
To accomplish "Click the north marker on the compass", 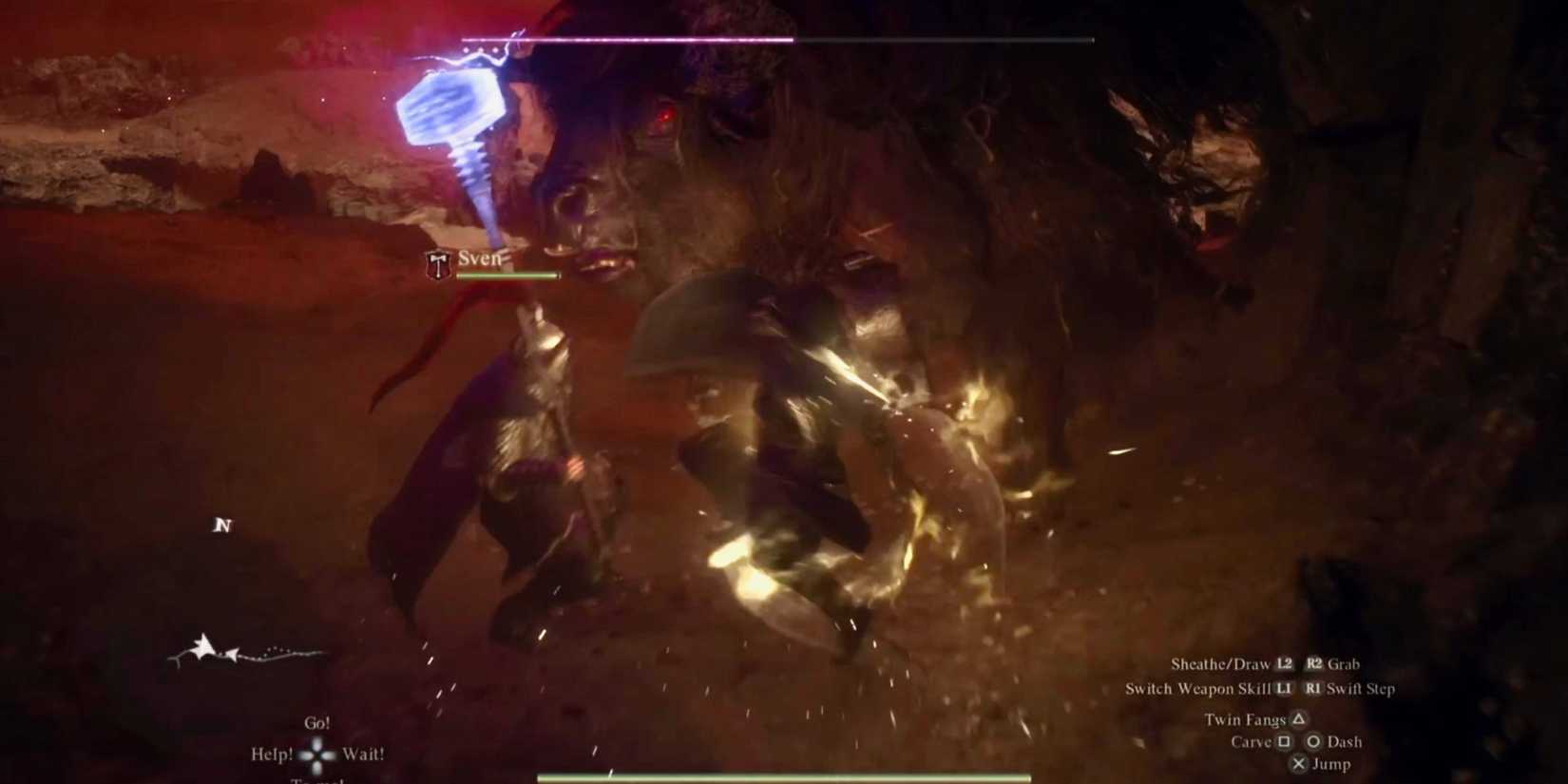I will (x=223, y=525).
